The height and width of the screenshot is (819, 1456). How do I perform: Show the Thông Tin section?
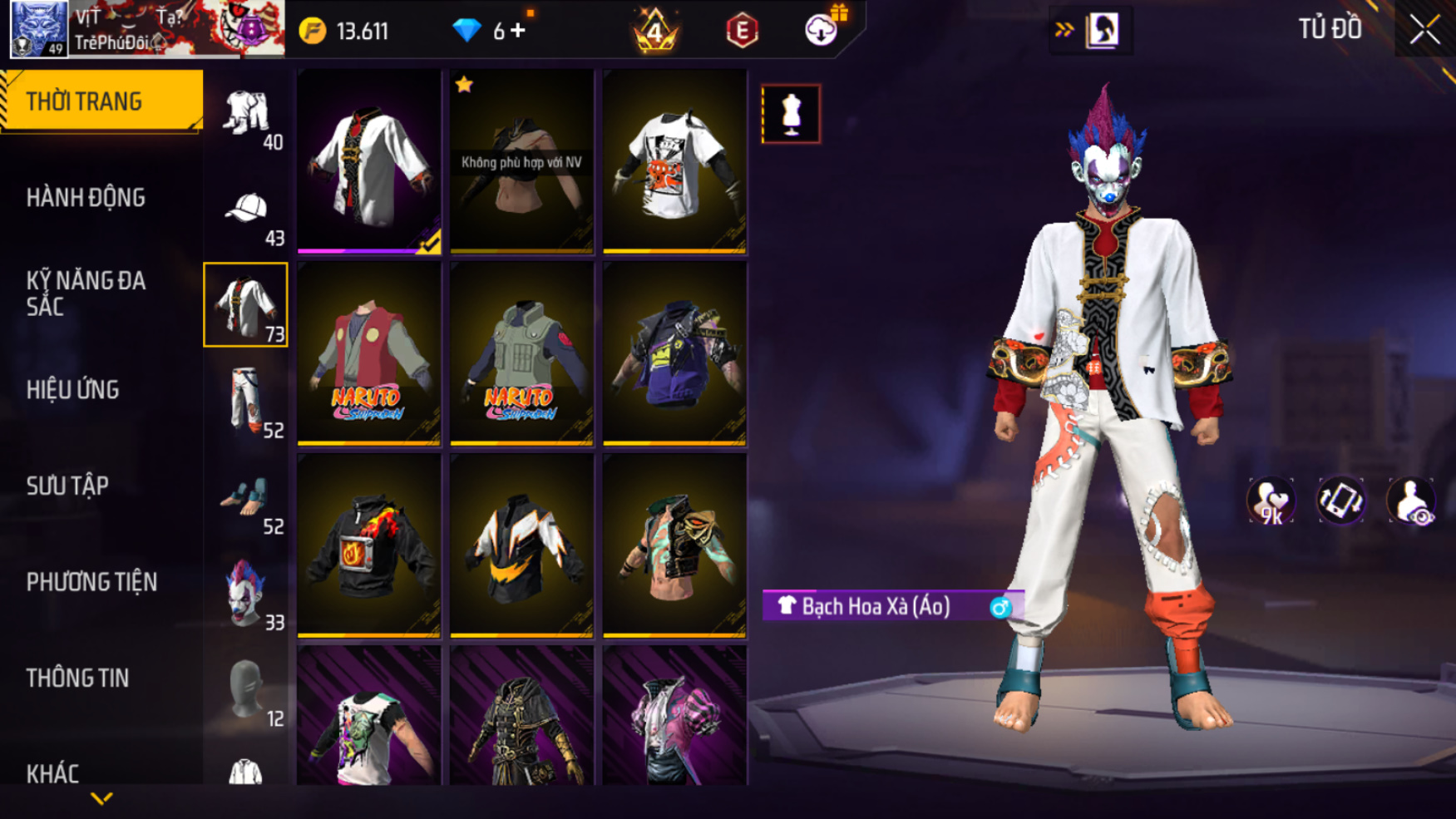point(77,678)
